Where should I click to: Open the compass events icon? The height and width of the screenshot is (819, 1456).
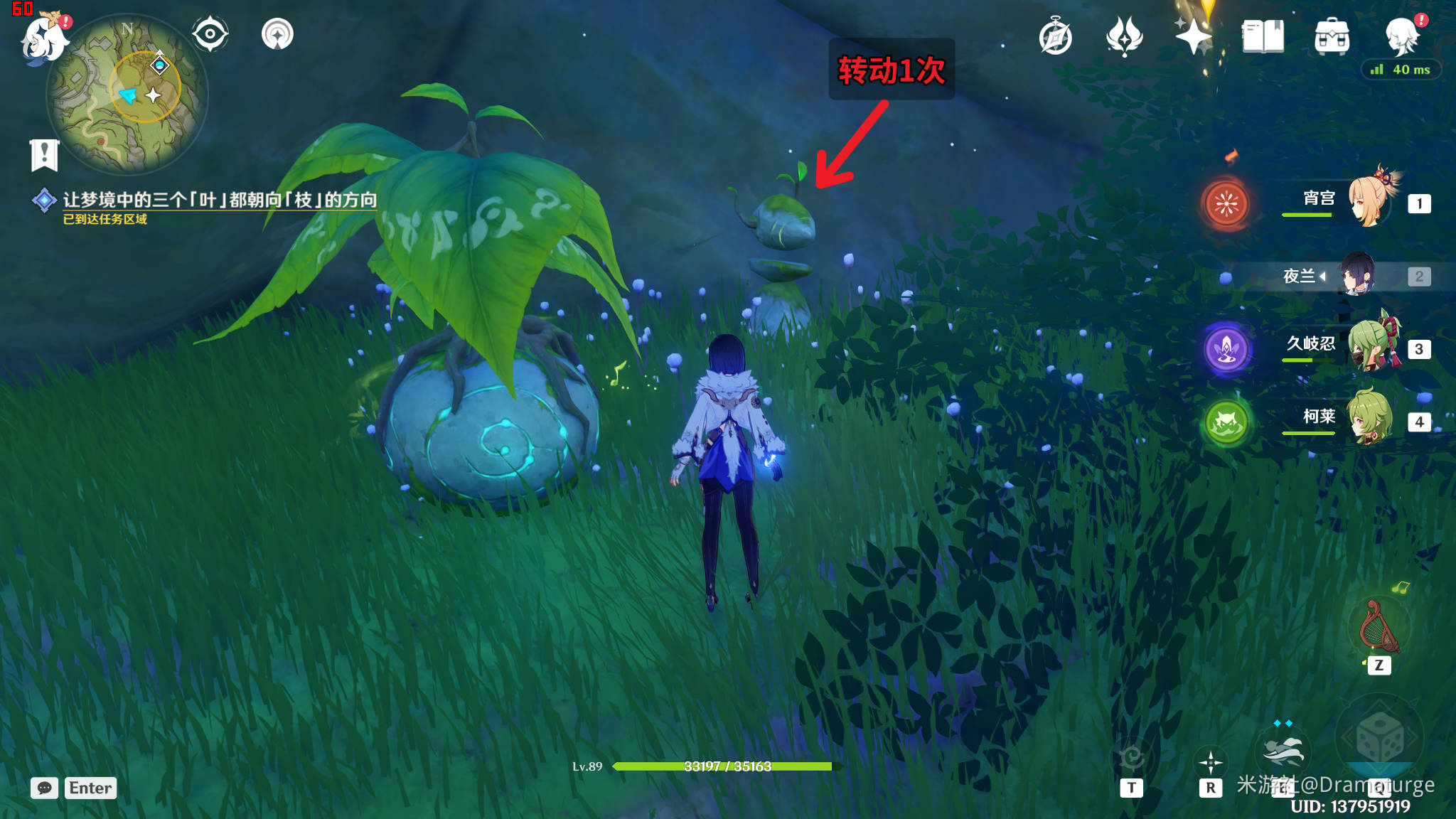click(1055, 37)
